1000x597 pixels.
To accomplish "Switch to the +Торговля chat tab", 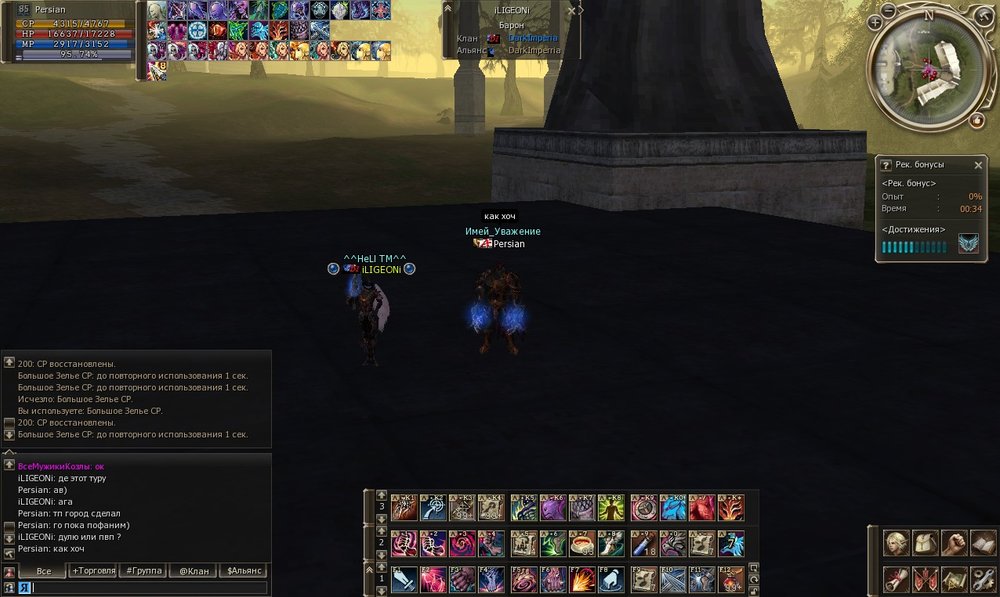I will 93,570.
